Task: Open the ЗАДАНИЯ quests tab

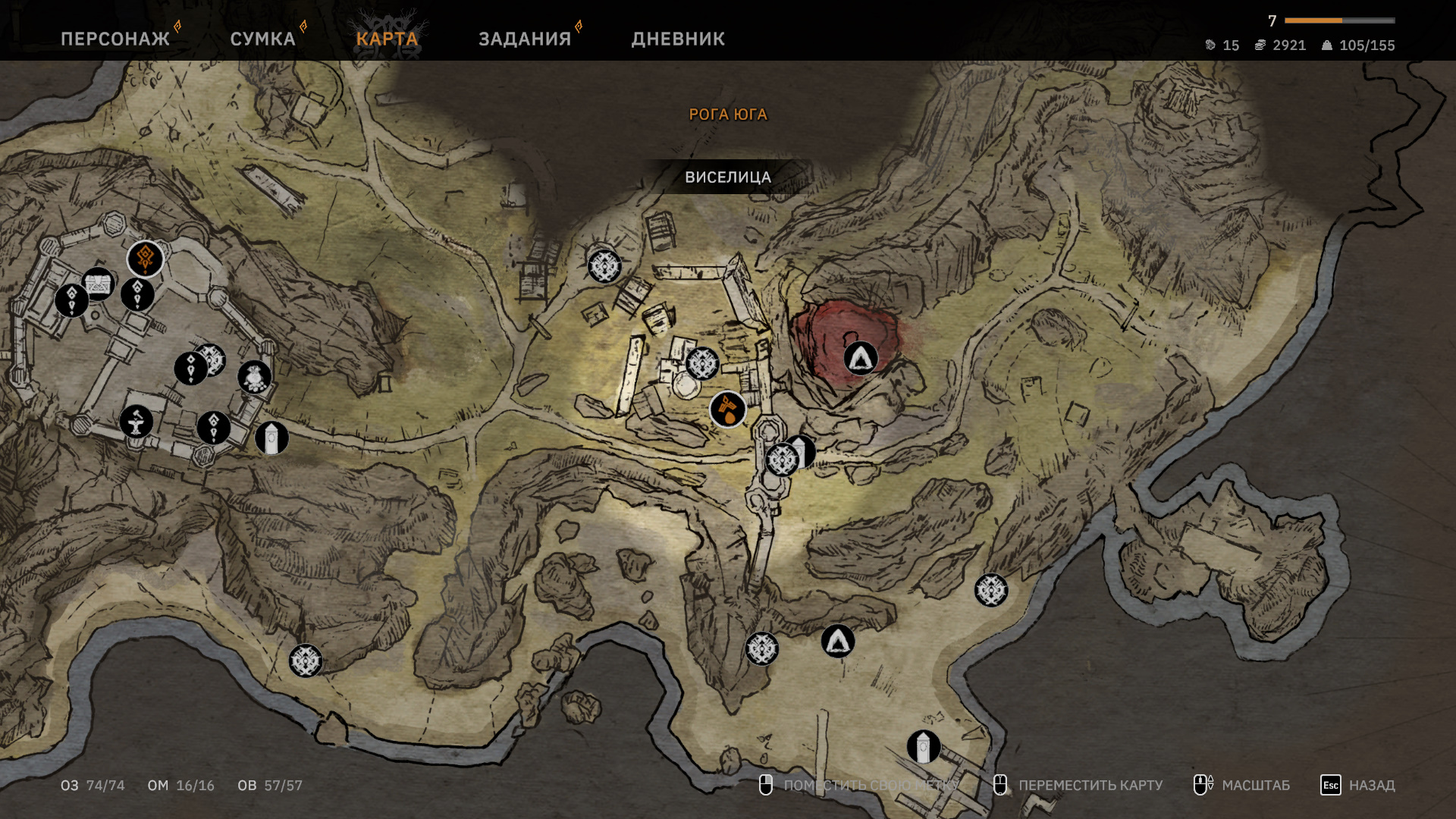Action: (x=525, y=39)
